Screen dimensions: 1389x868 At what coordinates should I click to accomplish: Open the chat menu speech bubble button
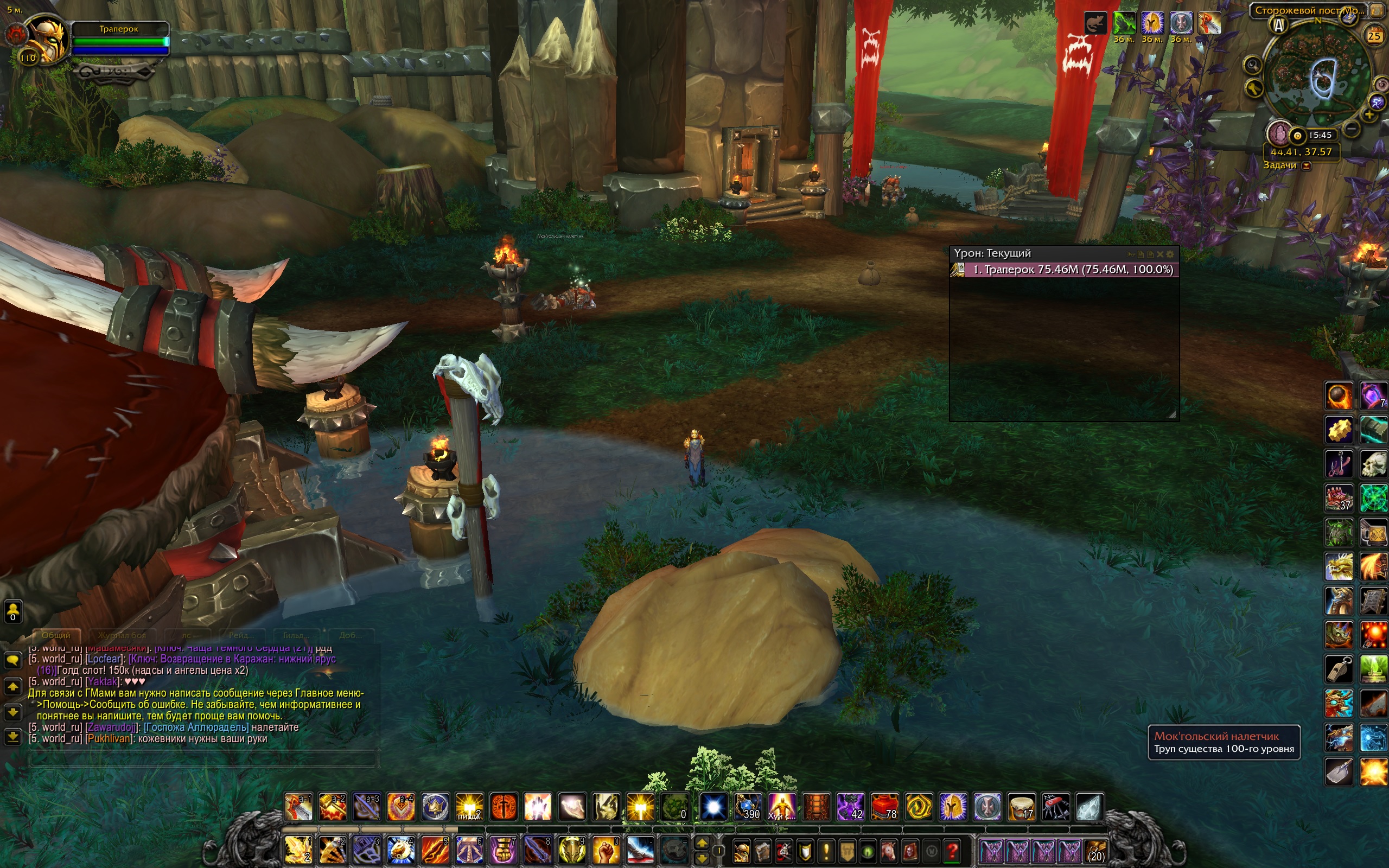(12, 660)
